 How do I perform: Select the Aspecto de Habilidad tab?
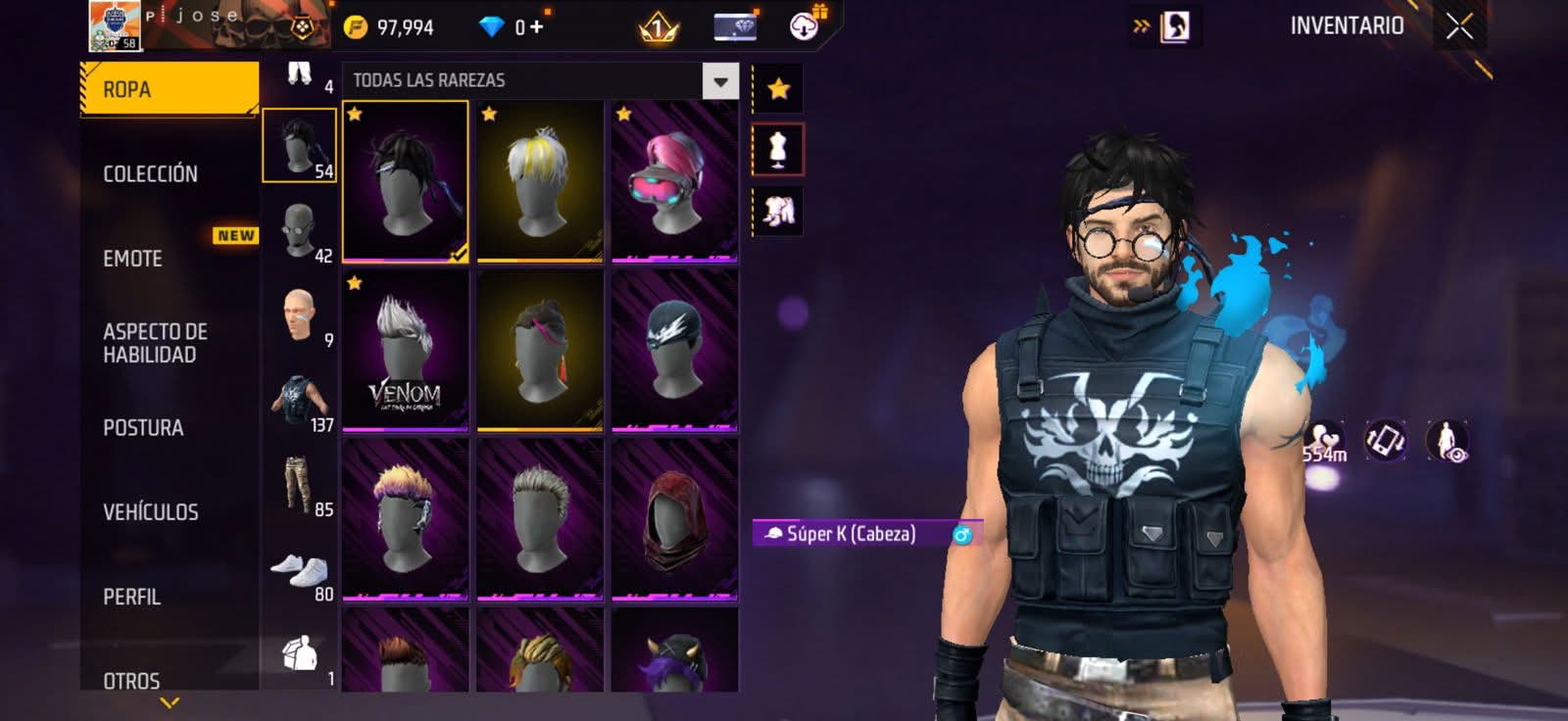click(155, 343)
